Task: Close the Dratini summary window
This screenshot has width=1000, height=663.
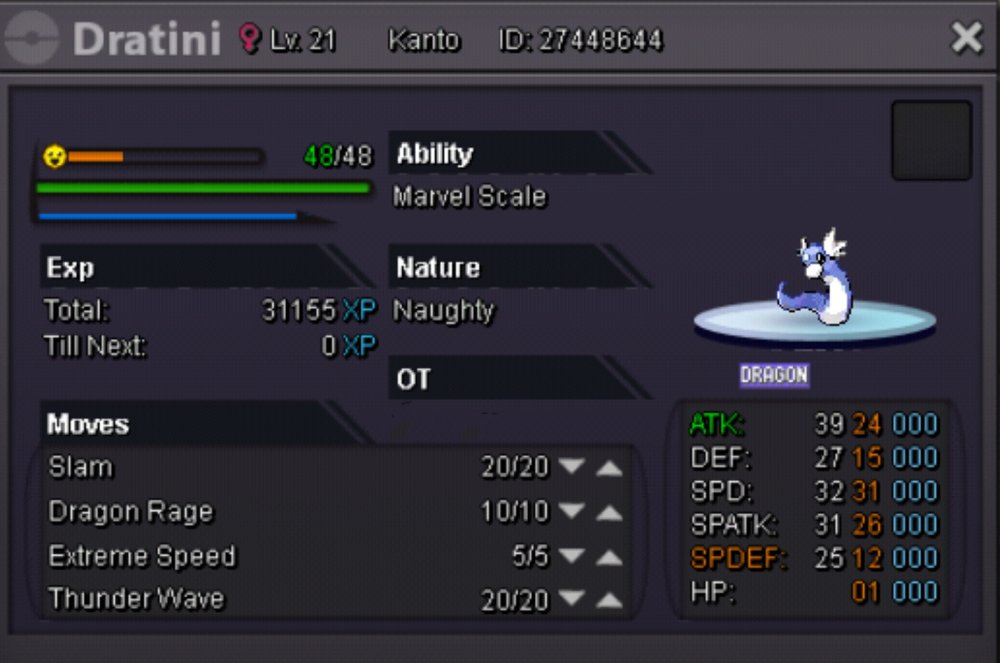Action: point(966,38)
